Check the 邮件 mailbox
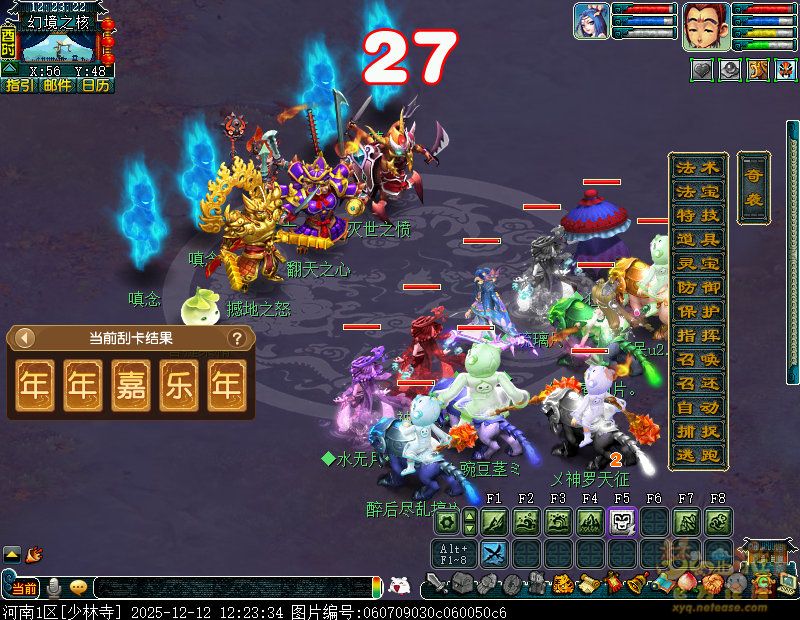Image resolution: width=800 pixels, height=620 pixels. 57,86
